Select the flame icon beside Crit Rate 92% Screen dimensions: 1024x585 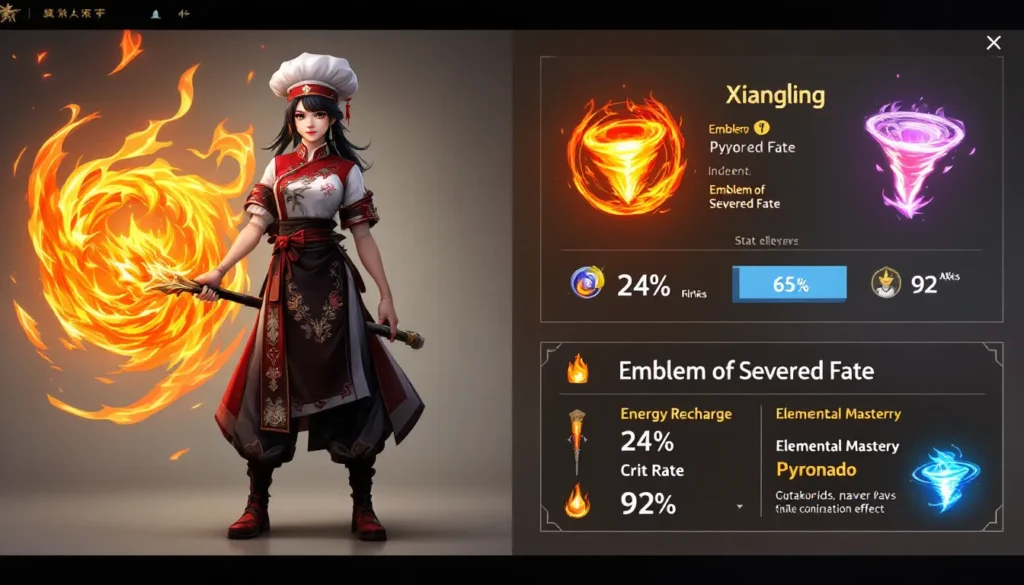pyautogui.click(x=578, y=498)
